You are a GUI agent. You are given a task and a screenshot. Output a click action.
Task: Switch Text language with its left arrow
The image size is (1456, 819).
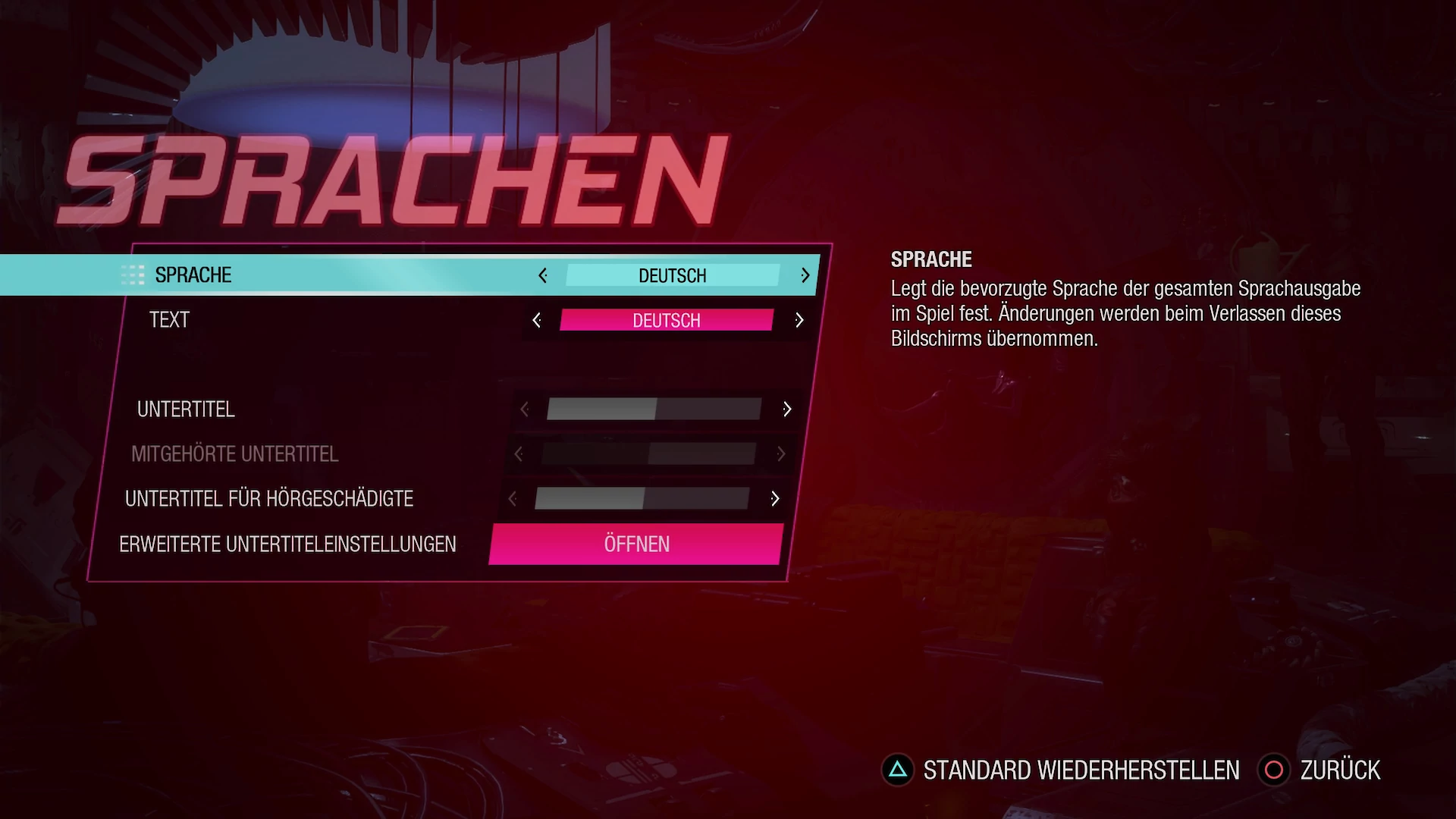(537, 320)
